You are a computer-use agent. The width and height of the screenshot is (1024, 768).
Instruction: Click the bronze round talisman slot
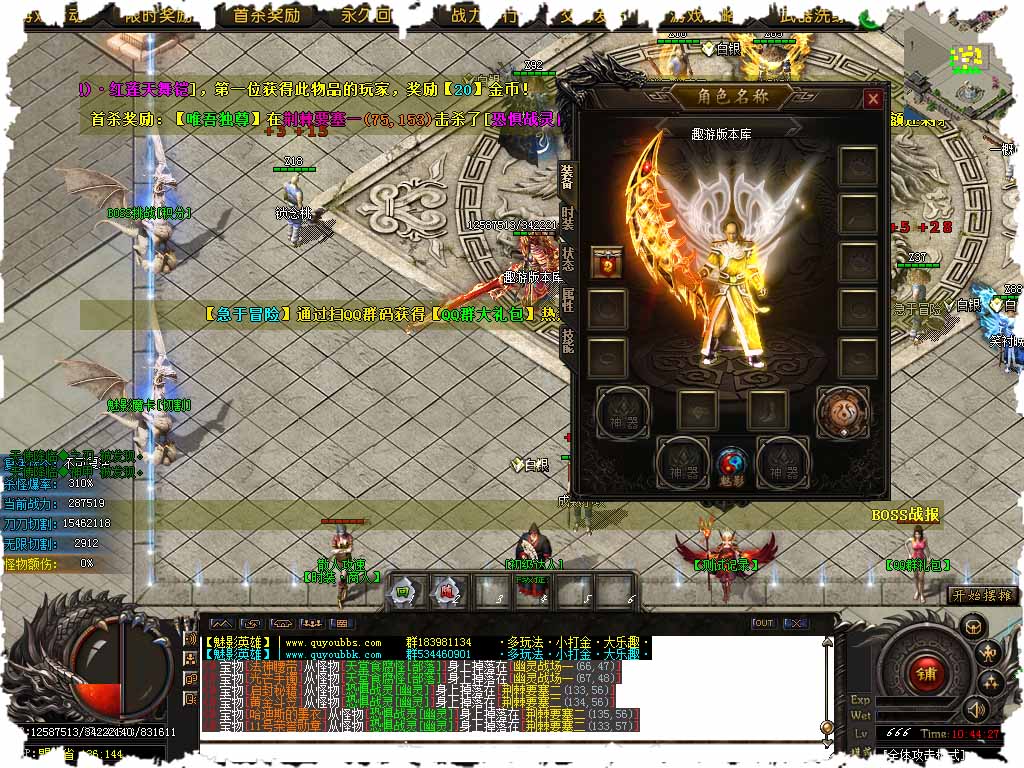click(842, 410)
